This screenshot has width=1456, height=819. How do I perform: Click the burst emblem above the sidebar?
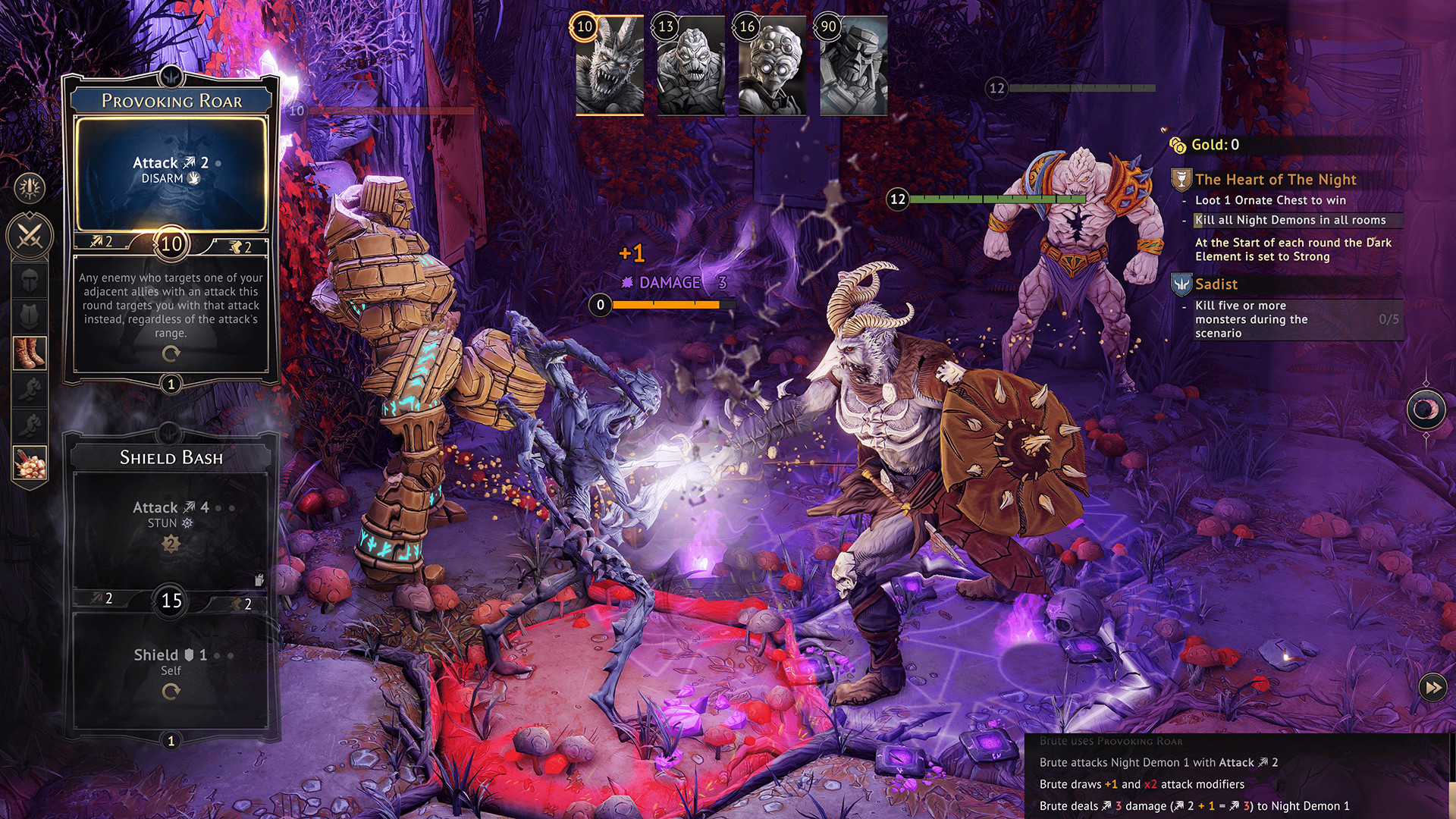coord(29,188)
